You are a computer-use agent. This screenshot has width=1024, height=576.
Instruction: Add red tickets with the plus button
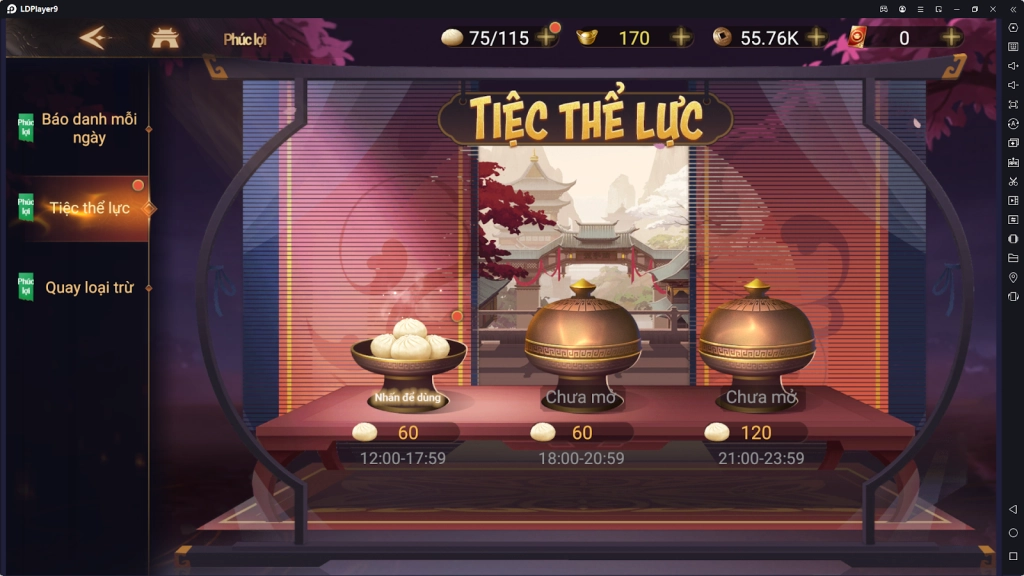pos(951,38)
